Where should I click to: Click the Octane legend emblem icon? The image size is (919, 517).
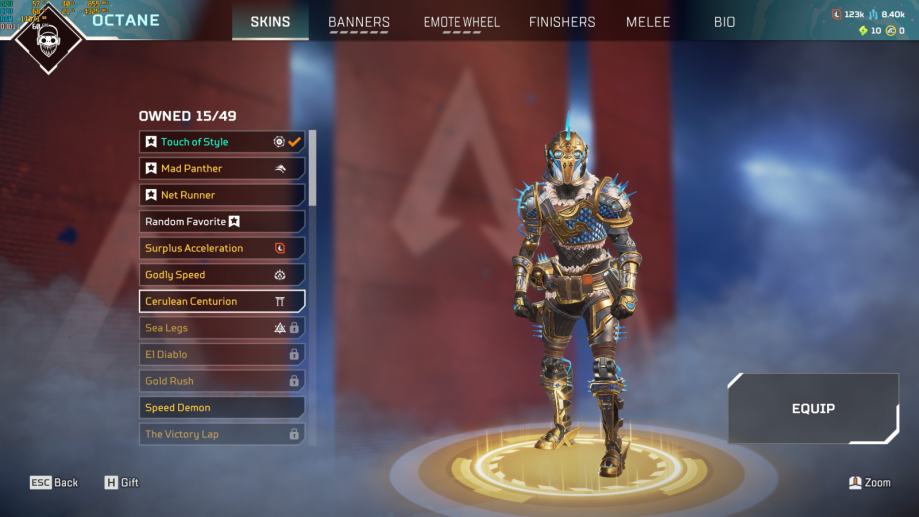(x=47, y=40)
